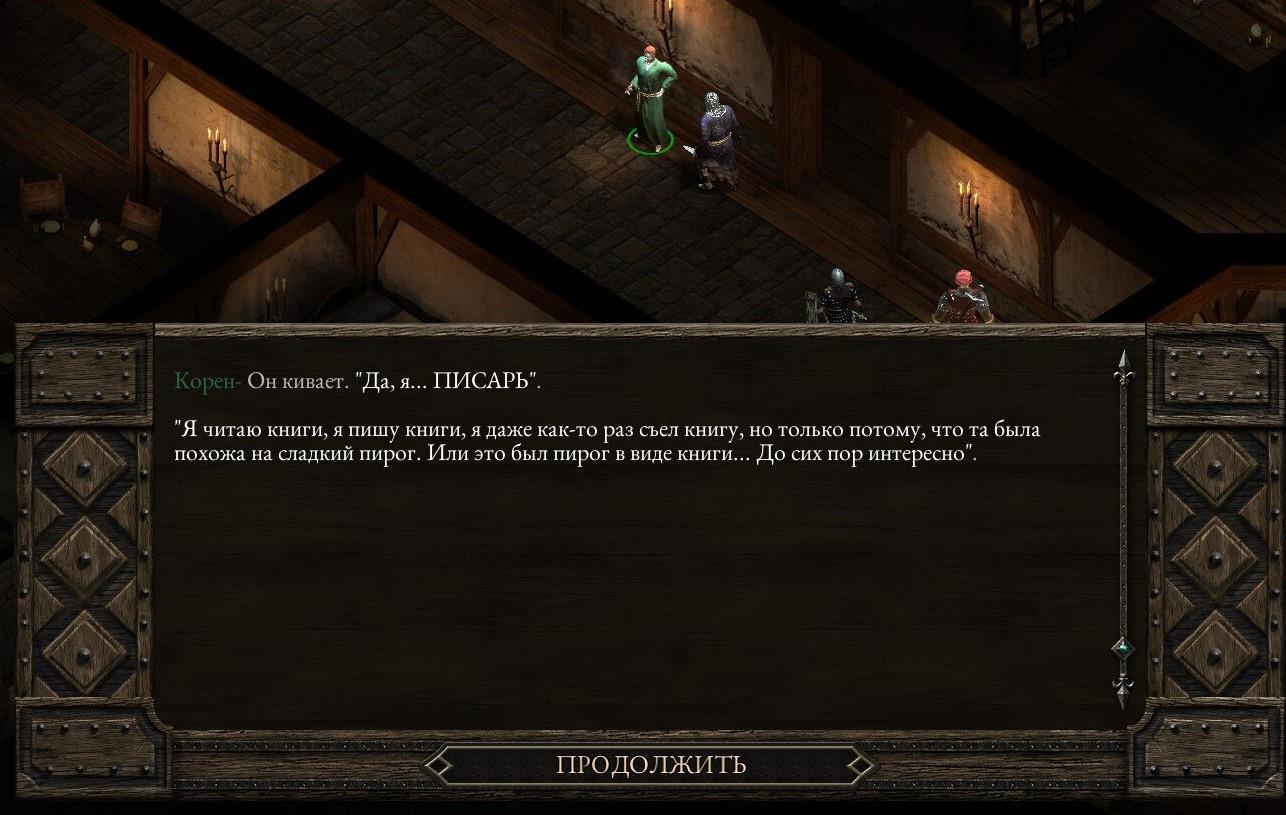The image size is (1286, 815).
Task: Click the ПРОДОЛЖИТЬ button to continue dialogue
Action: [x=650, y=765]
